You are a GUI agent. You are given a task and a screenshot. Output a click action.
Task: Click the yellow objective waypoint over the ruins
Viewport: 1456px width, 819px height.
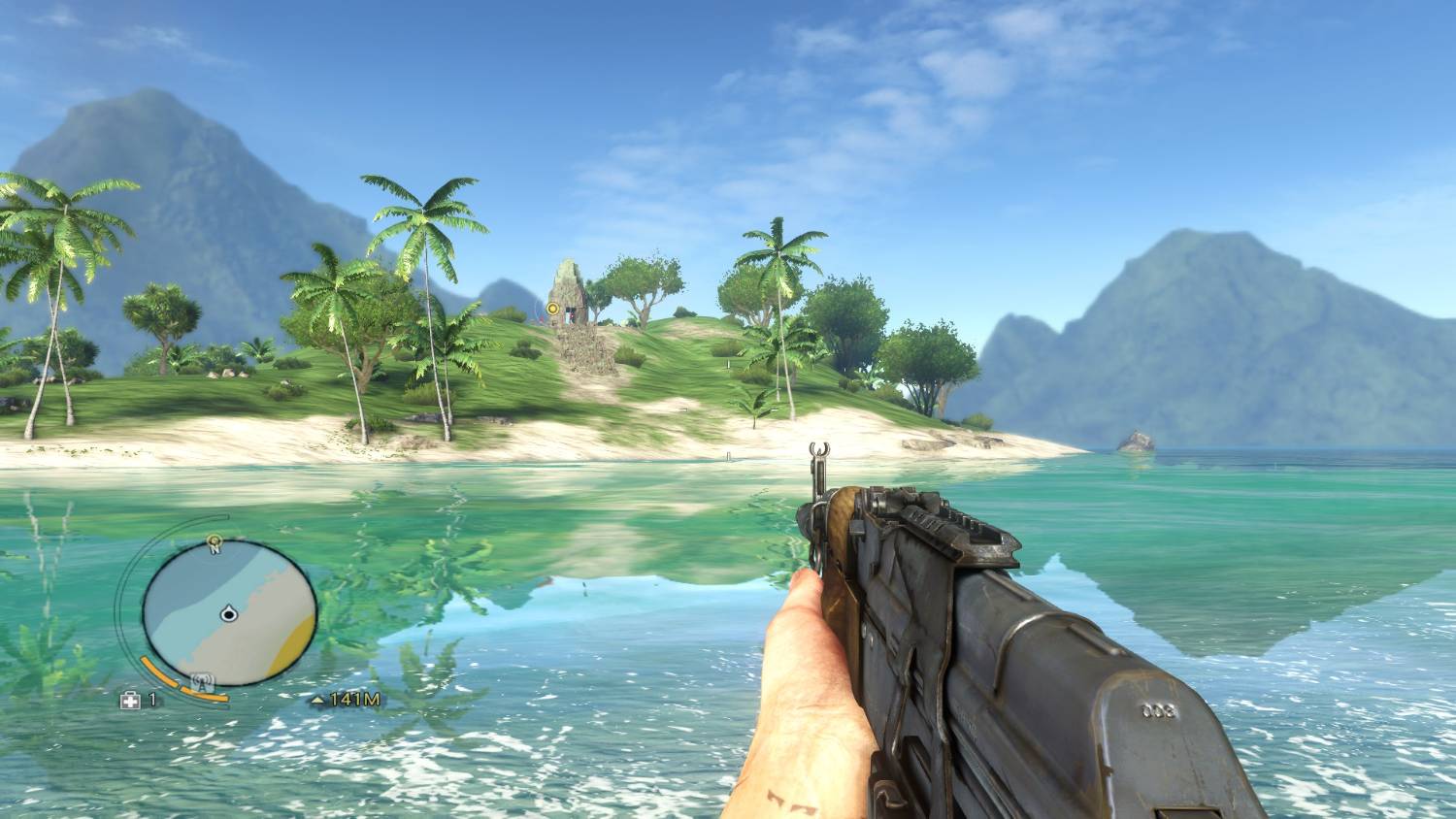[x=552, y=309]
